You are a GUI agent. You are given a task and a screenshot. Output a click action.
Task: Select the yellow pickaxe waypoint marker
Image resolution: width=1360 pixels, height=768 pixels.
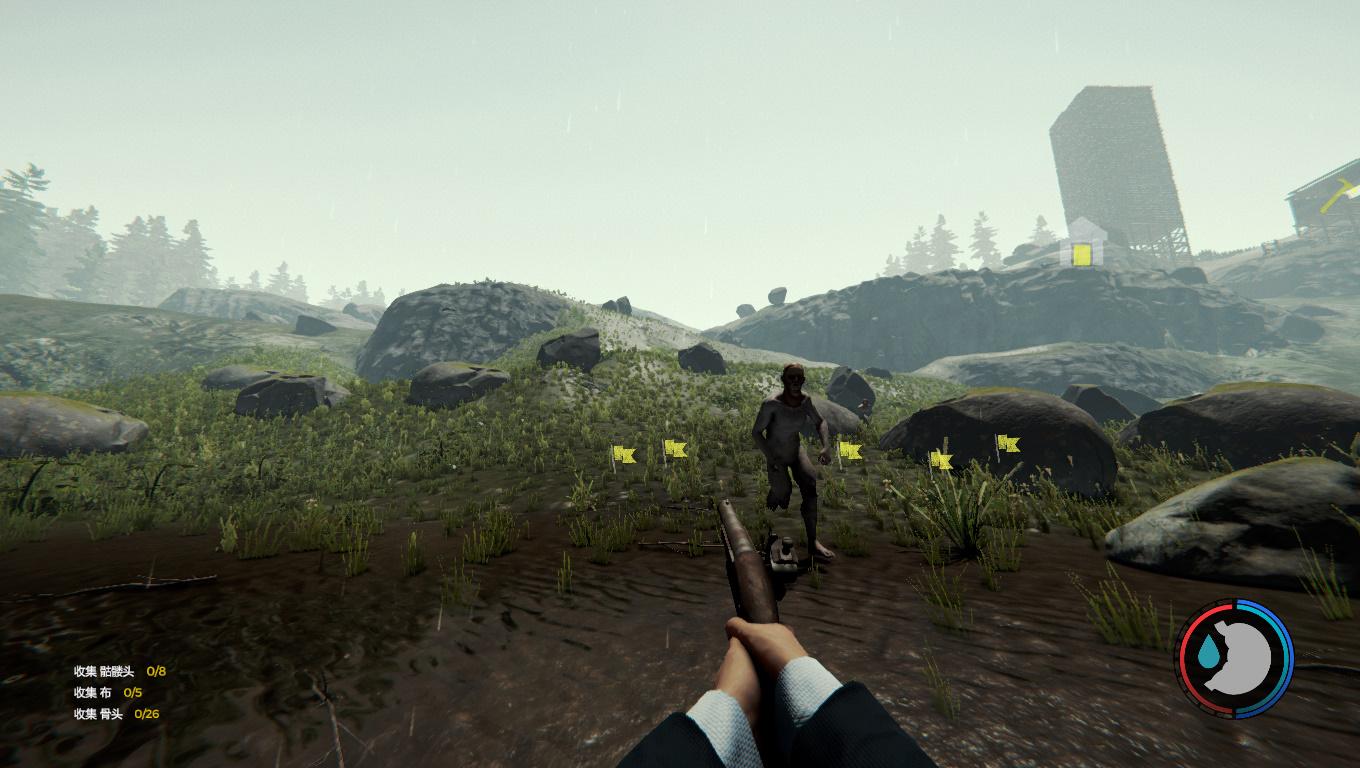coord(1338,194)
